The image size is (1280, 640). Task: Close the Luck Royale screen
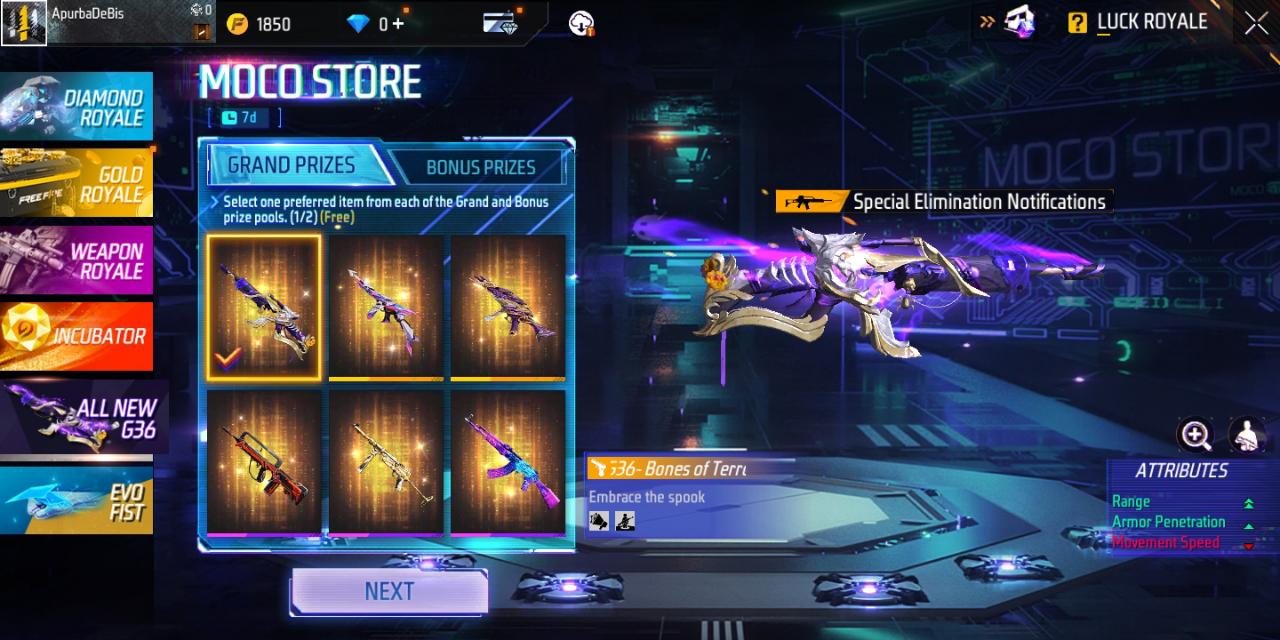(1256, 23)
